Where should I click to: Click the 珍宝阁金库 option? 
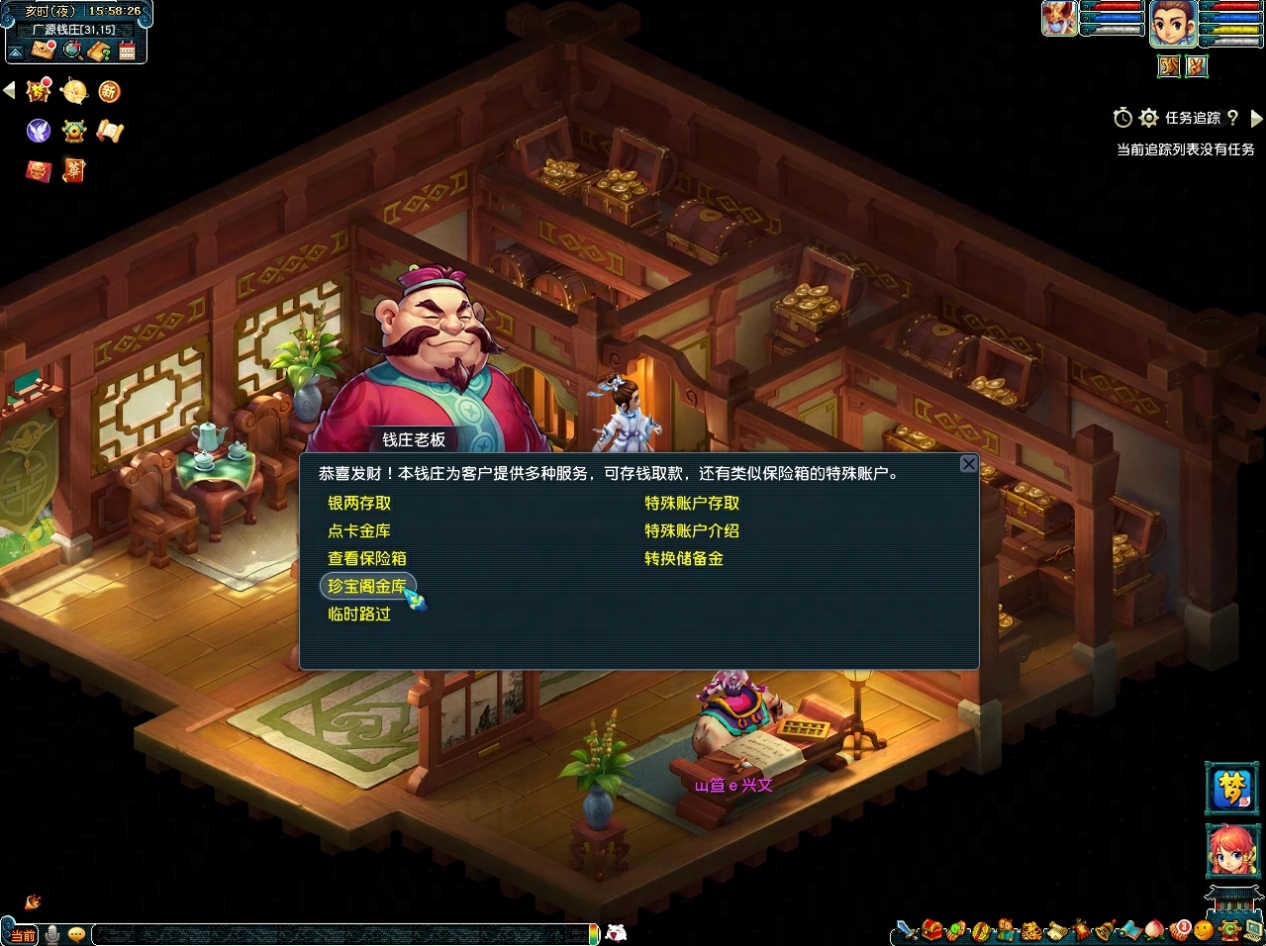coord(367,586)
